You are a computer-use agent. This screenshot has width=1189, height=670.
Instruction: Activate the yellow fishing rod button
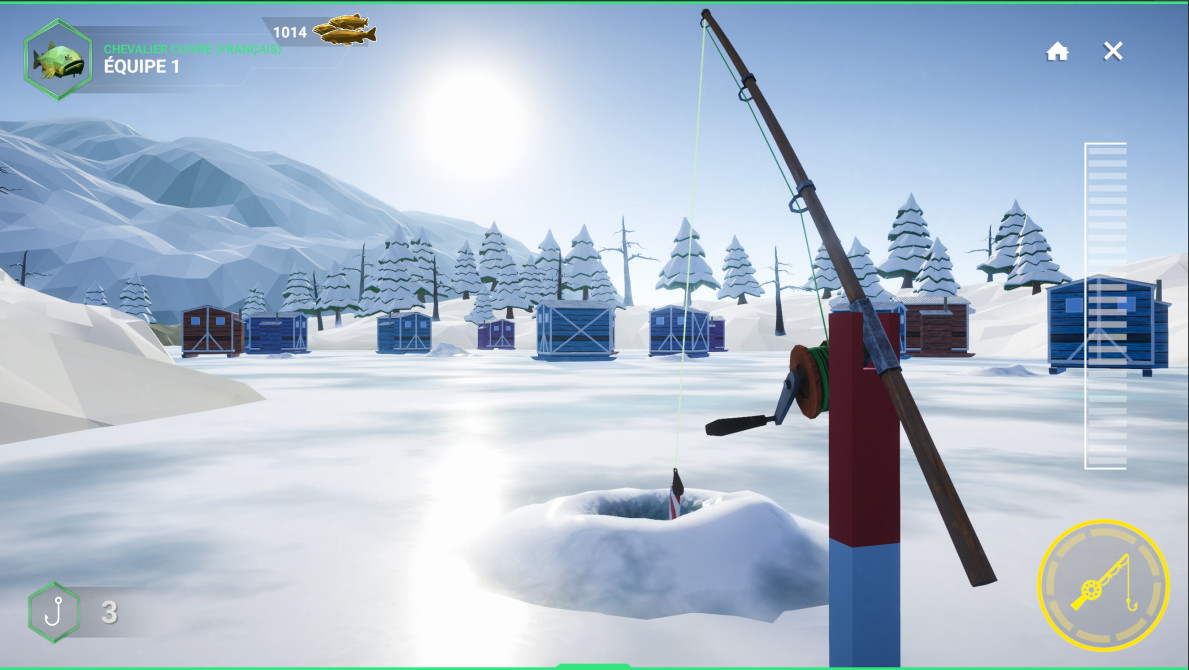click(1103, 585)
